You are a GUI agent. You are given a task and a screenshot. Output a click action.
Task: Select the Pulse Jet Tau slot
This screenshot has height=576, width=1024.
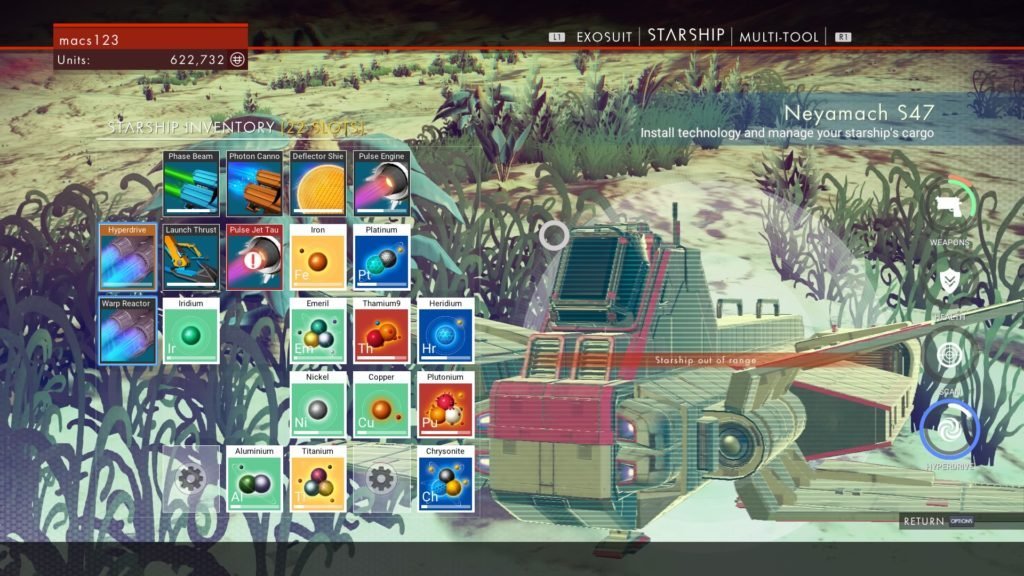coord(254,257)
